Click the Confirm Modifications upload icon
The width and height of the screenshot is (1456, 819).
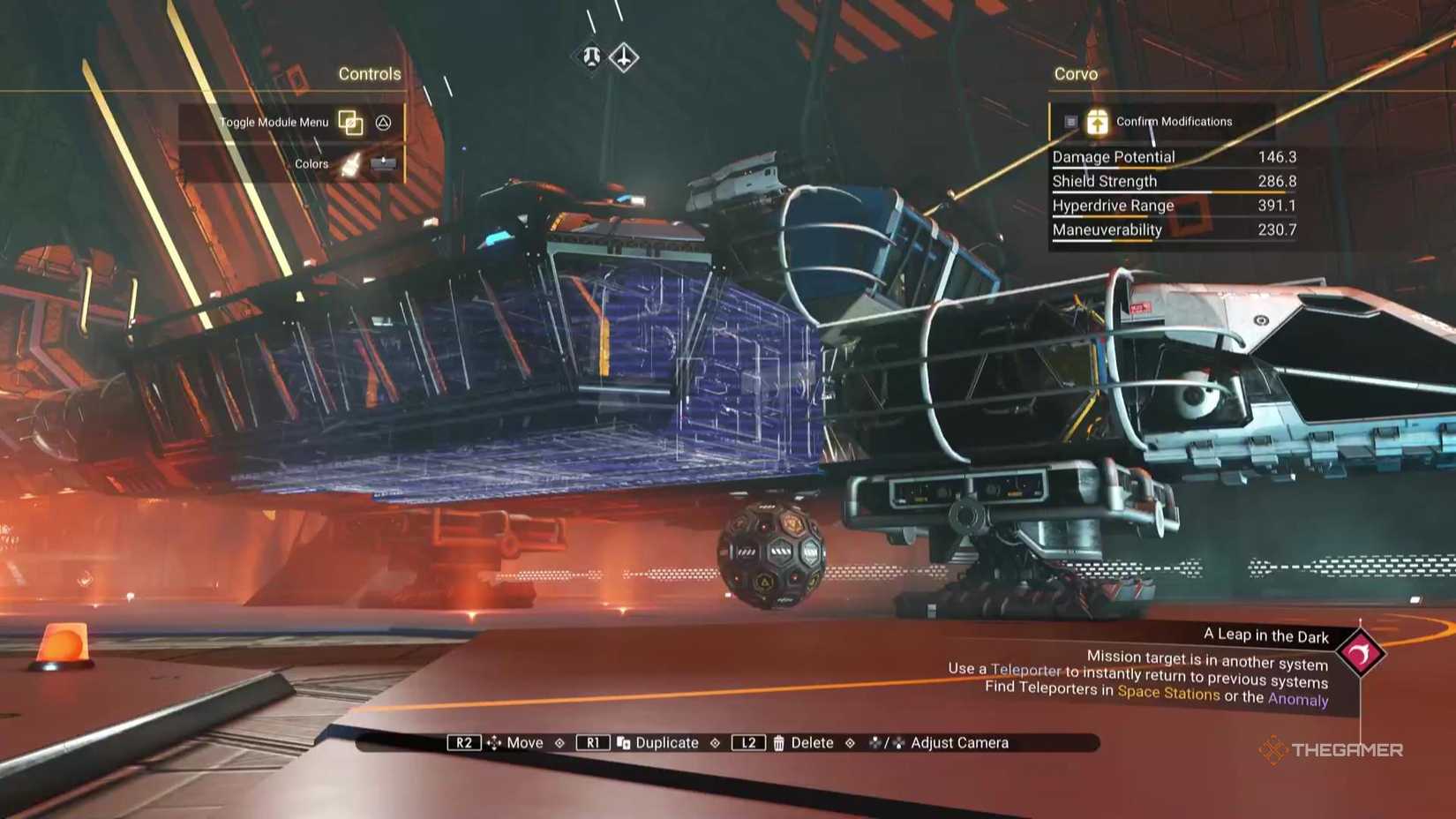(1097, 122)
